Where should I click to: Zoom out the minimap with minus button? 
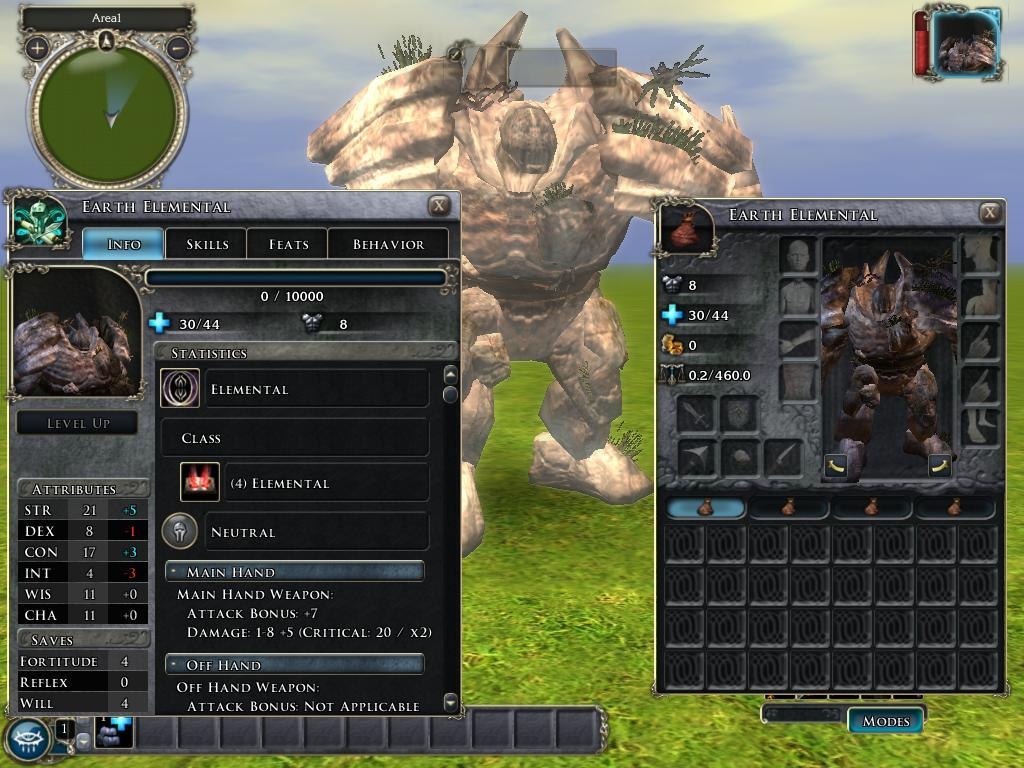pos(178,47)
